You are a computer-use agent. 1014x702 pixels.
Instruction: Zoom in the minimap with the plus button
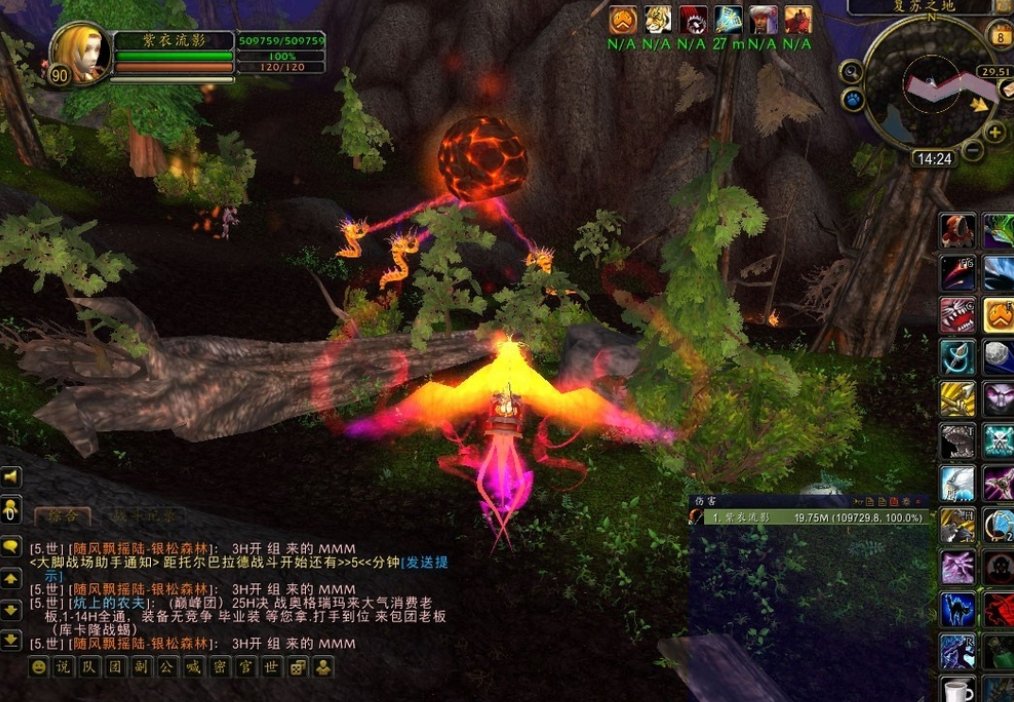click(x=996, y=133)
